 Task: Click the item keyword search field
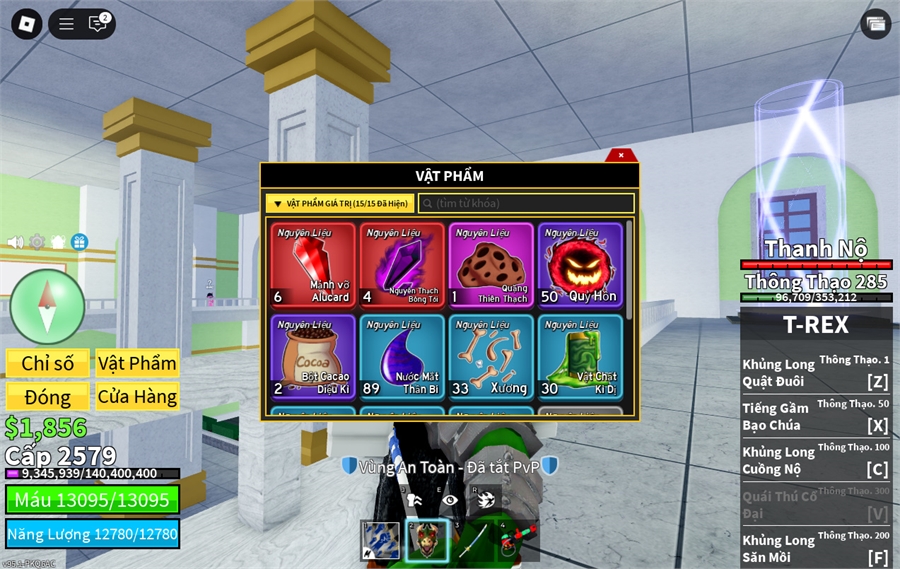pyautogui.click(x=526, y=203)
